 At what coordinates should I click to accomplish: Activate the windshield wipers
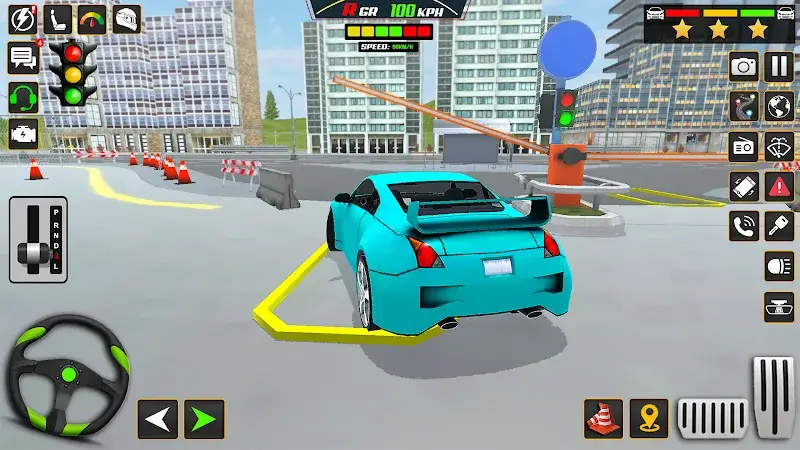point(779,146)
